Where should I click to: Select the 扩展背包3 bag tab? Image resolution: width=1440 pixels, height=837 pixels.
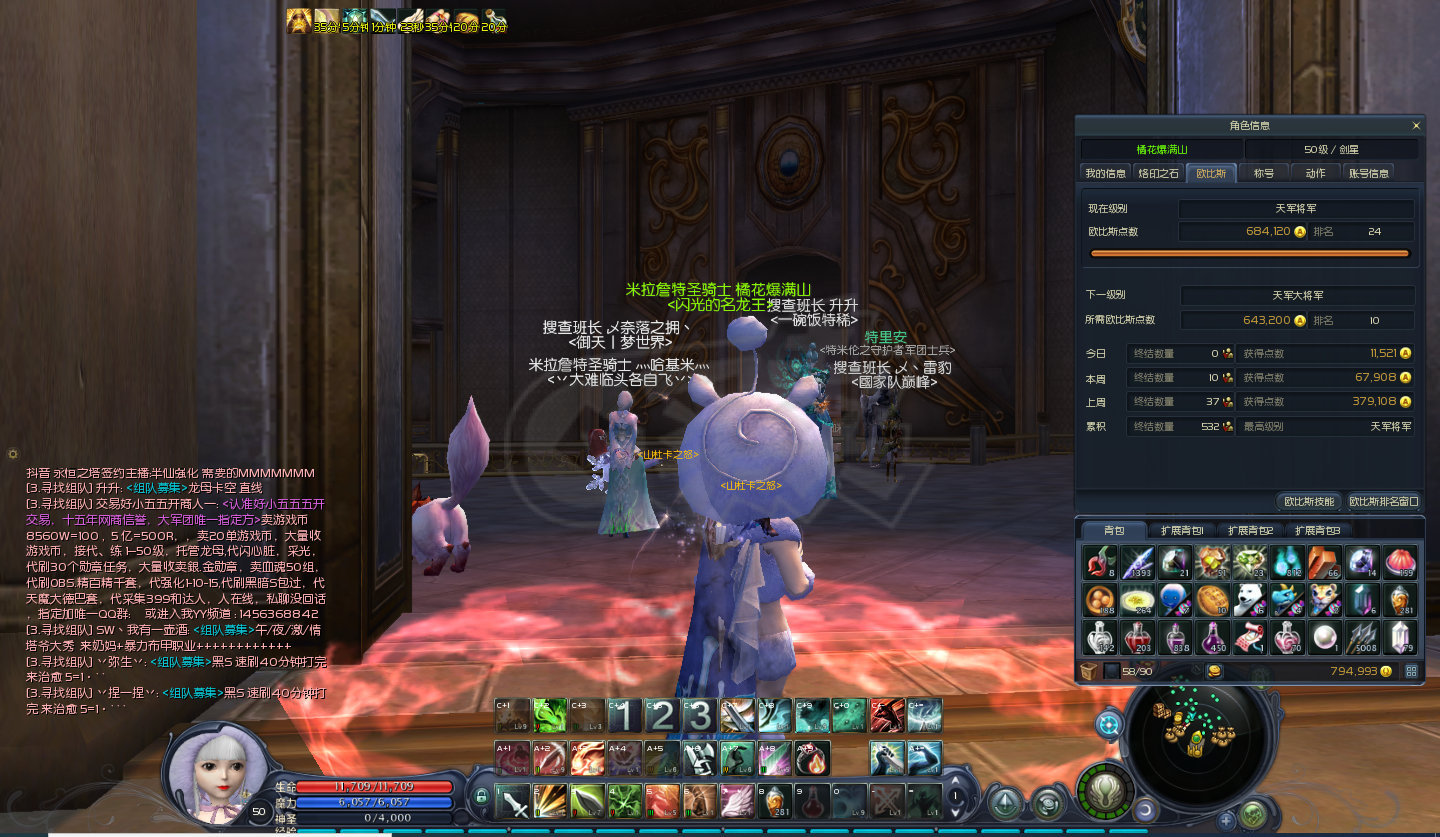click(1317, 530)
